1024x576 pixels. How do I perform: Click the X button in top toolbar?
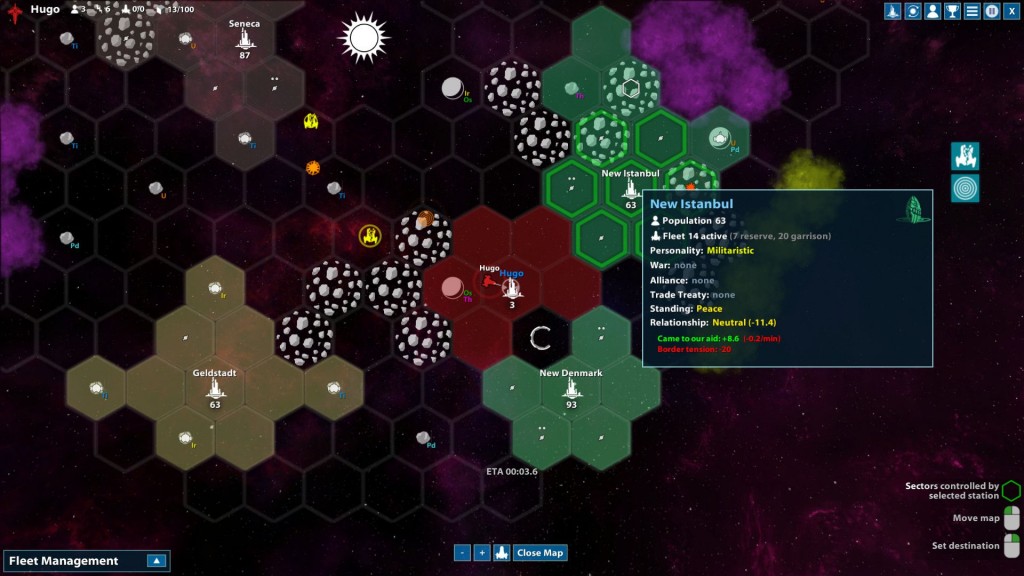(x=1011, y=11)
